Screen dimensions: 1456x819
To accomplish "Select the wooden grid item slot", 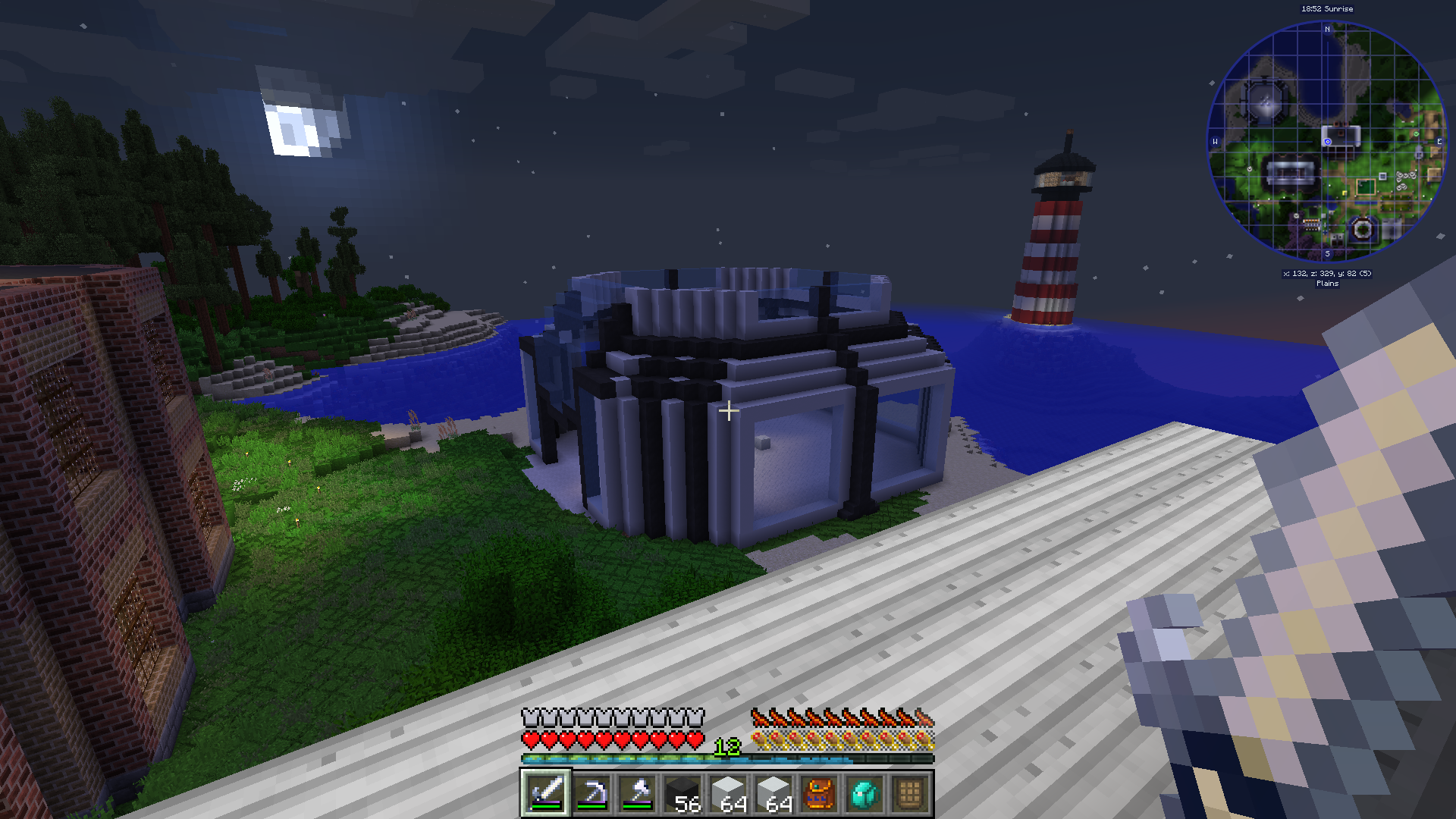I will pyautogui.click(x=910, y=793).
